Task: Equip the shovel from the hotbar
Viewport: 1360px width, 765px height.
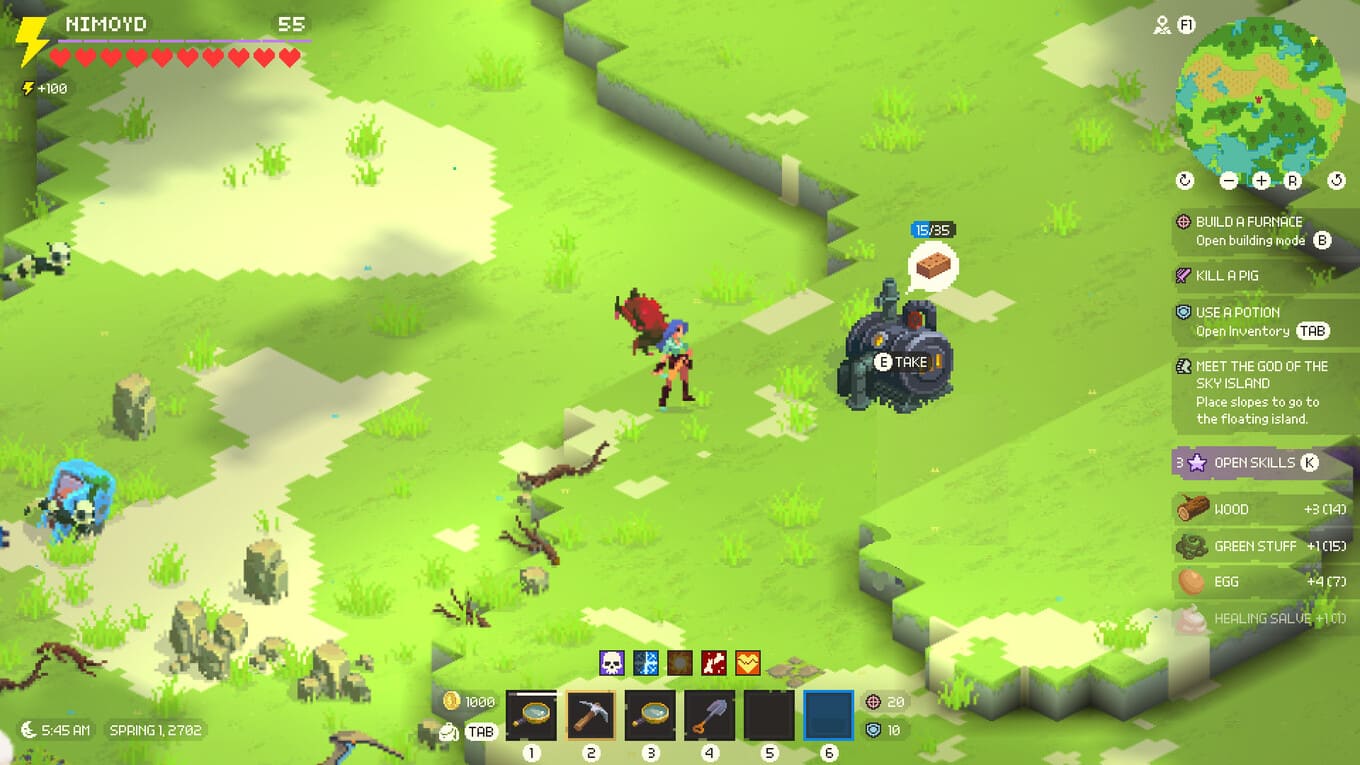Action: click(709, 715)
